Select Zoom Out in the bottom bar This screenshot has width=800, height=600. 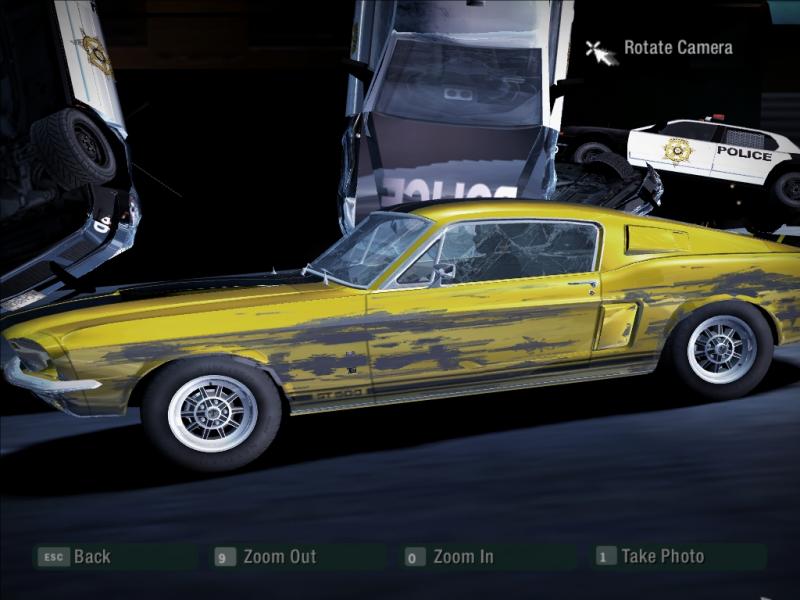click(x=279, y=557)
